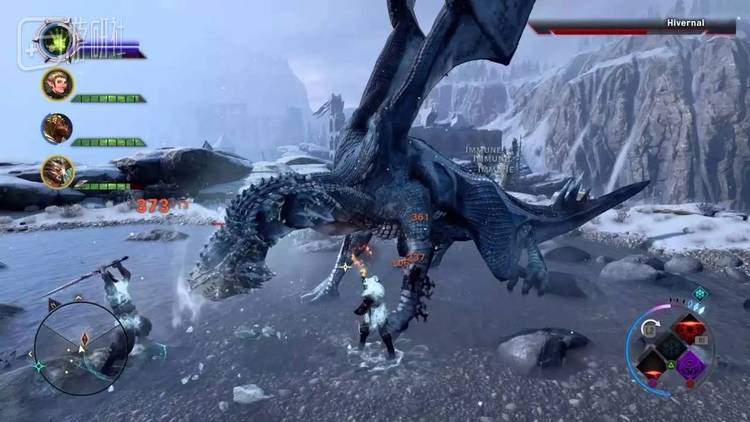Activate the red diamond ability at wheel's top
Image resolution: width=750 pixels, height=422 pixels.
pyautogui.click(x=689, y=329)
